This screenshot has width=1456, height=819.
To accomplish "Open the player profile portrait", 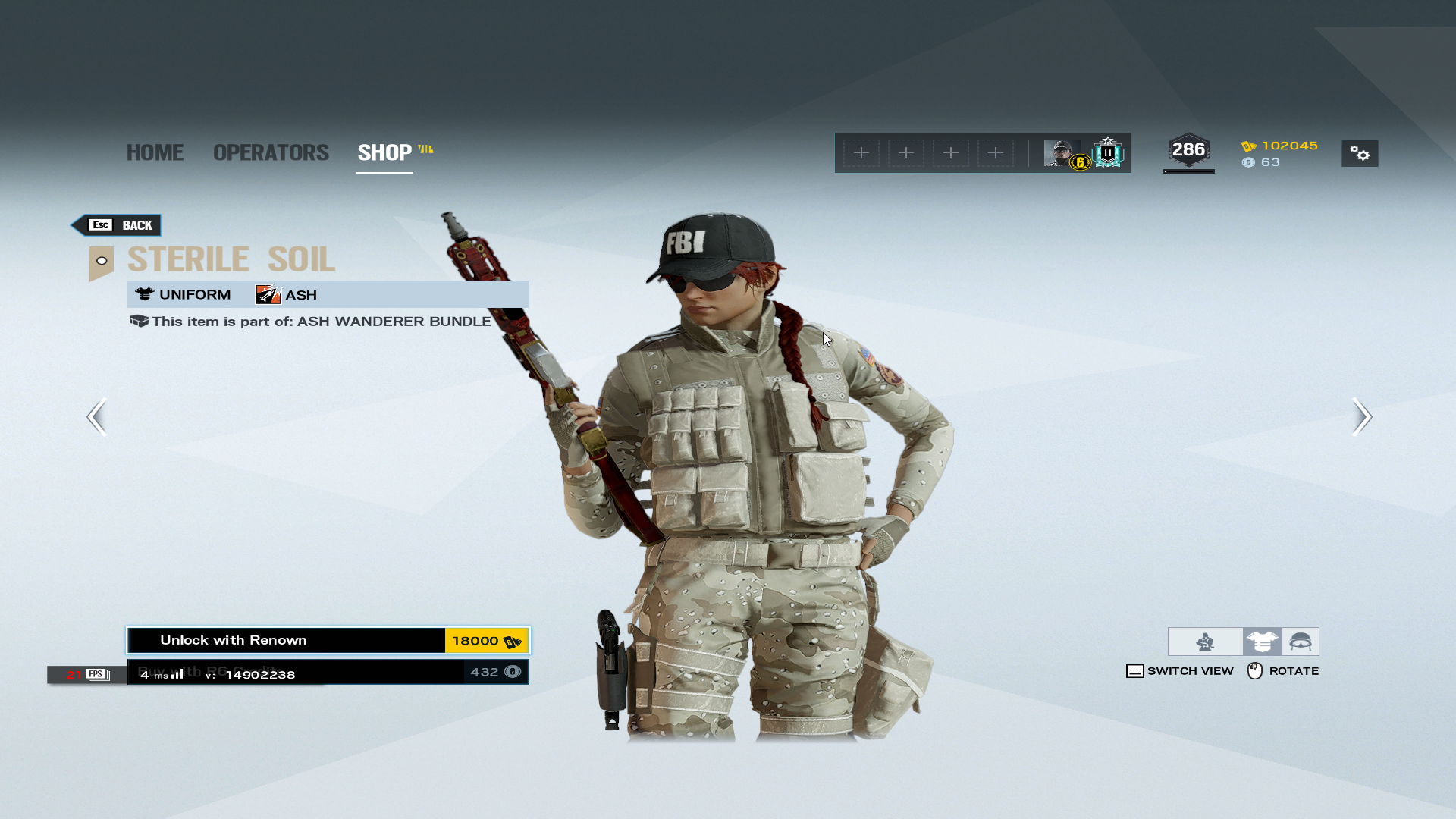I will [1062, 153].
